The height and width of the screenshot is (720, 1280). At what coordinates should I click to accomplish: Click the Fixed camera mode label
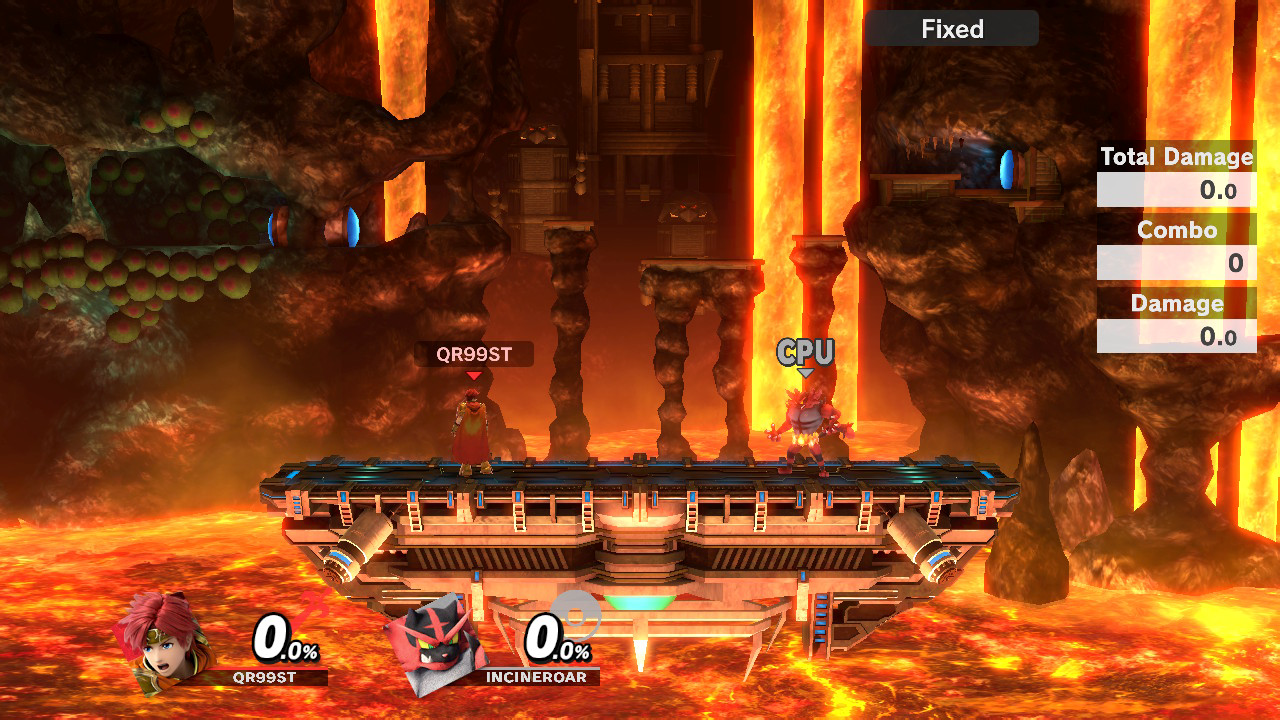click(952, 29)
